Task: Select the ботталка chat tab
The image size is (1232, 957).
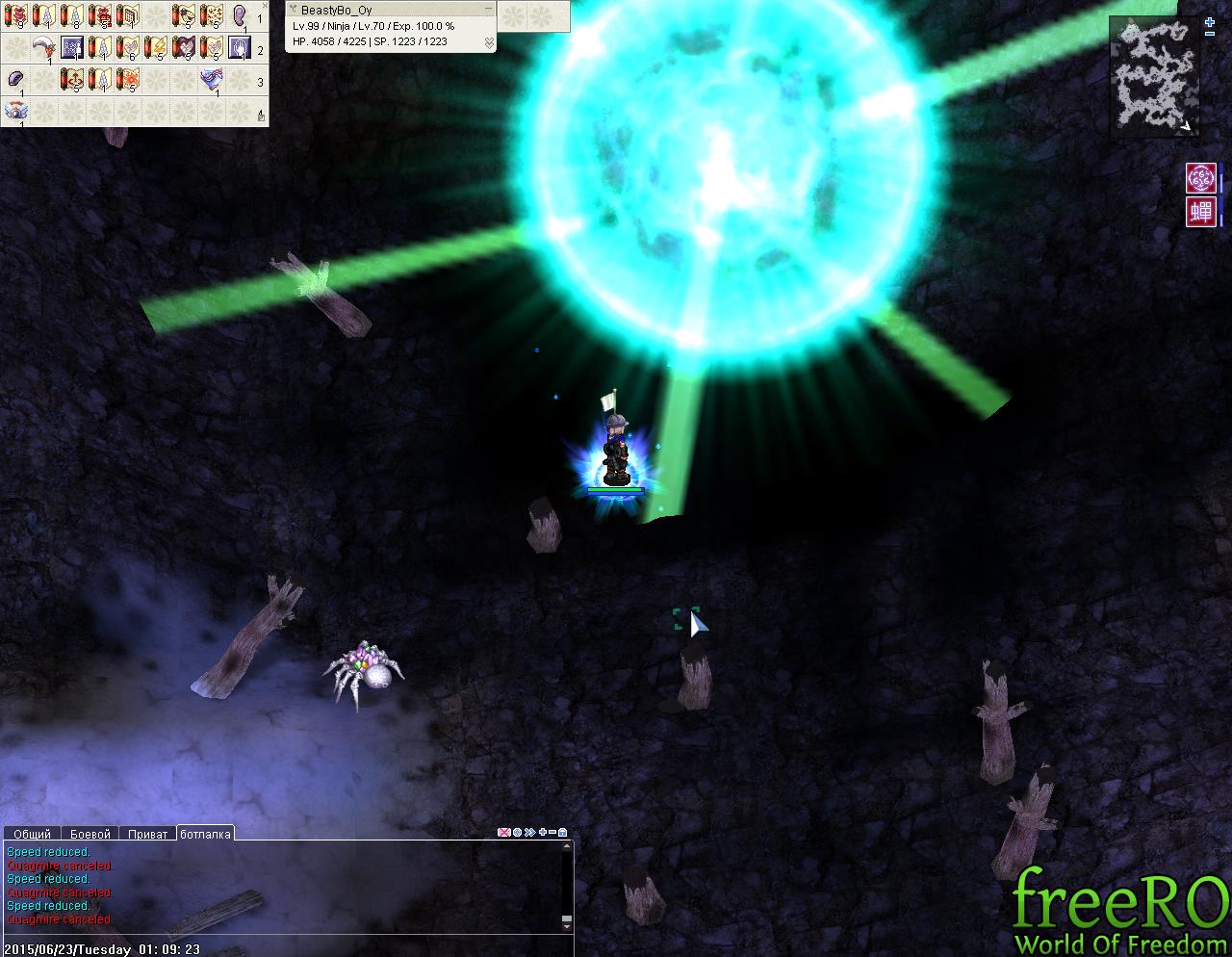Action: pos(206,834)
